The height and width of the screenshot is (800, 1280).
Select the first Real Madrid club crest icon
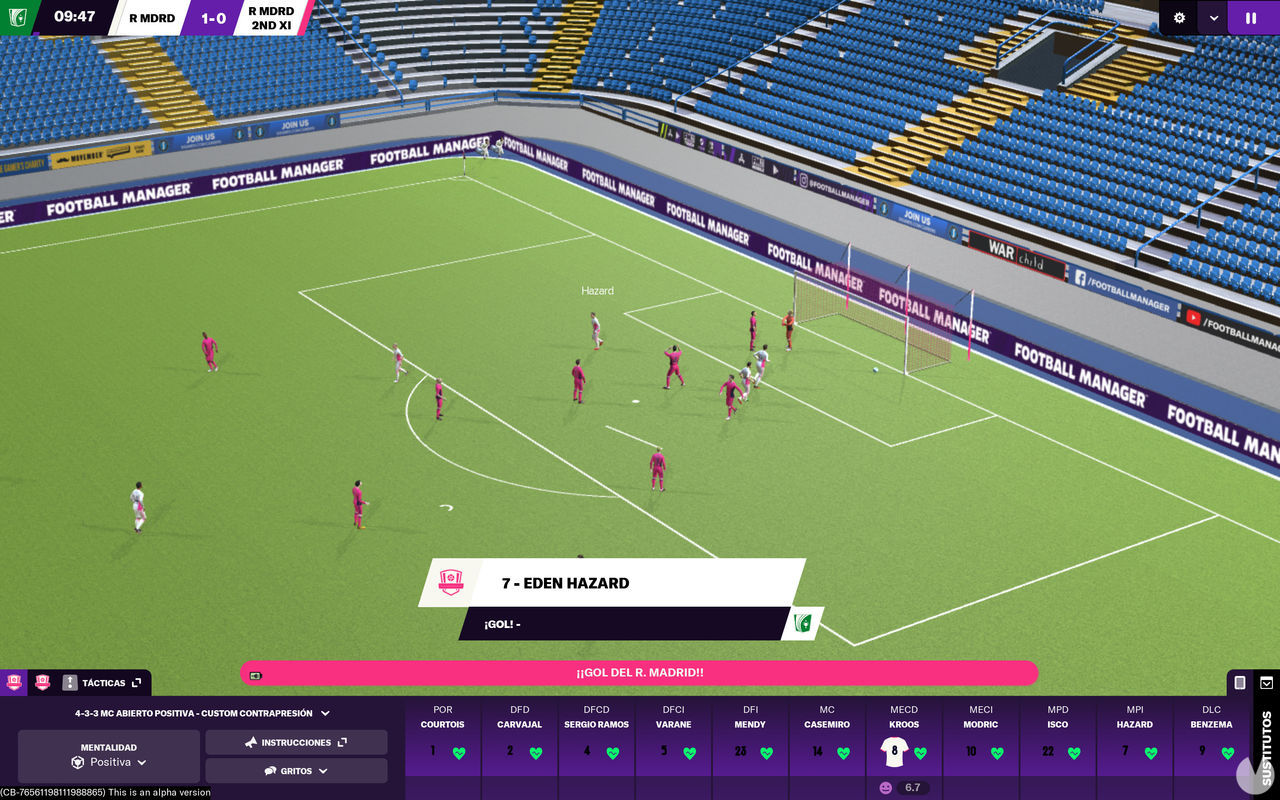(13, 682)
